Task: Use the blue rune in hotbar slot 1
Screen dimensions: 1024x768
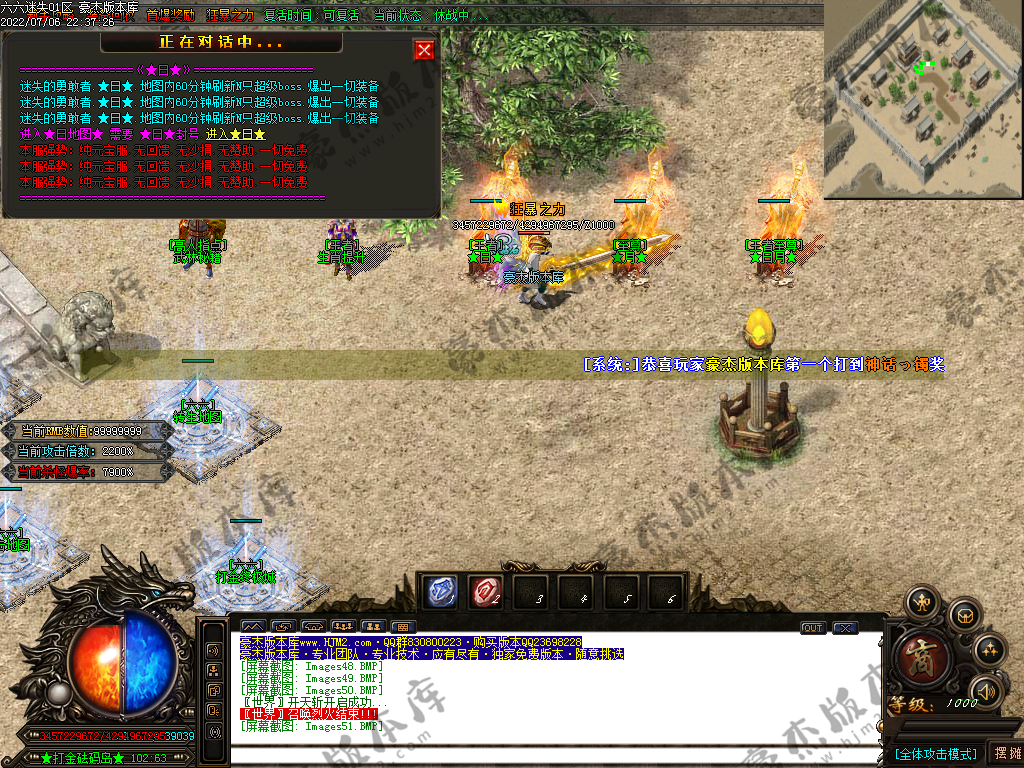Action: [440, 592]
